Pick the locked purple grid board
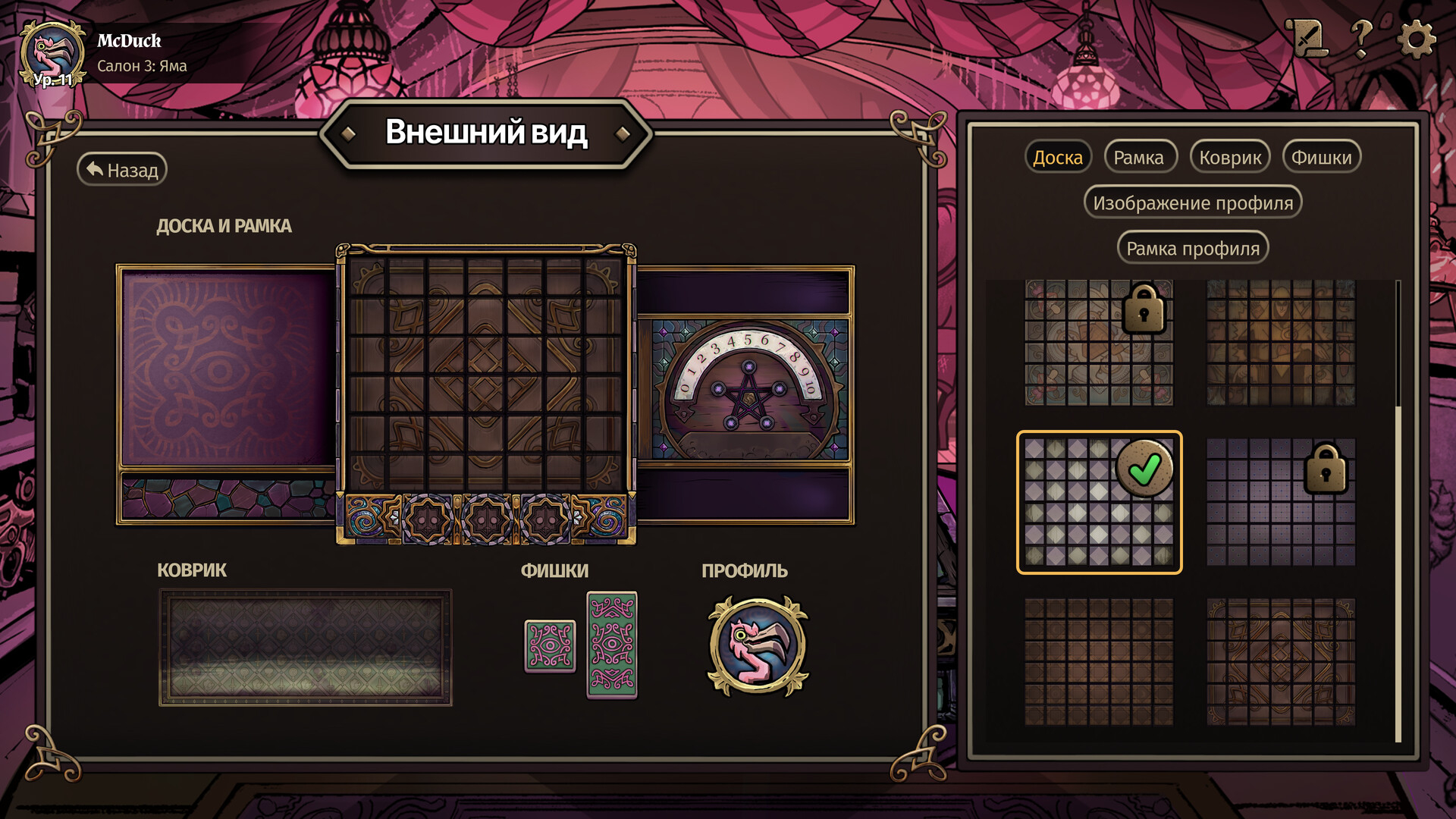This screenshot has height=819, width=1456. click(x=1281, y=502)
